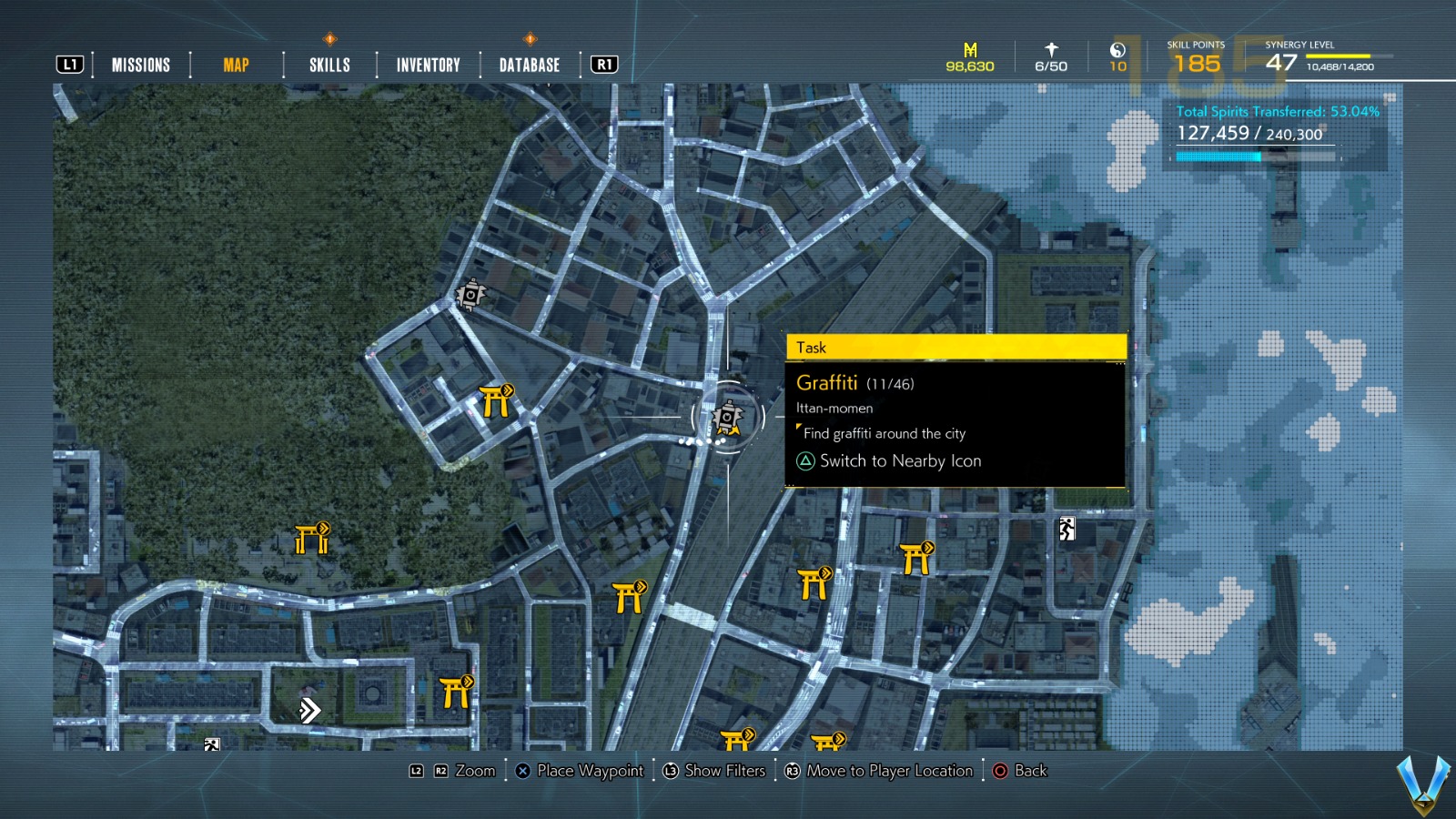Viewport: 1456px width, 819px height.
Task: Switch to the SKILLS tab
Action: tap(328, 65)
